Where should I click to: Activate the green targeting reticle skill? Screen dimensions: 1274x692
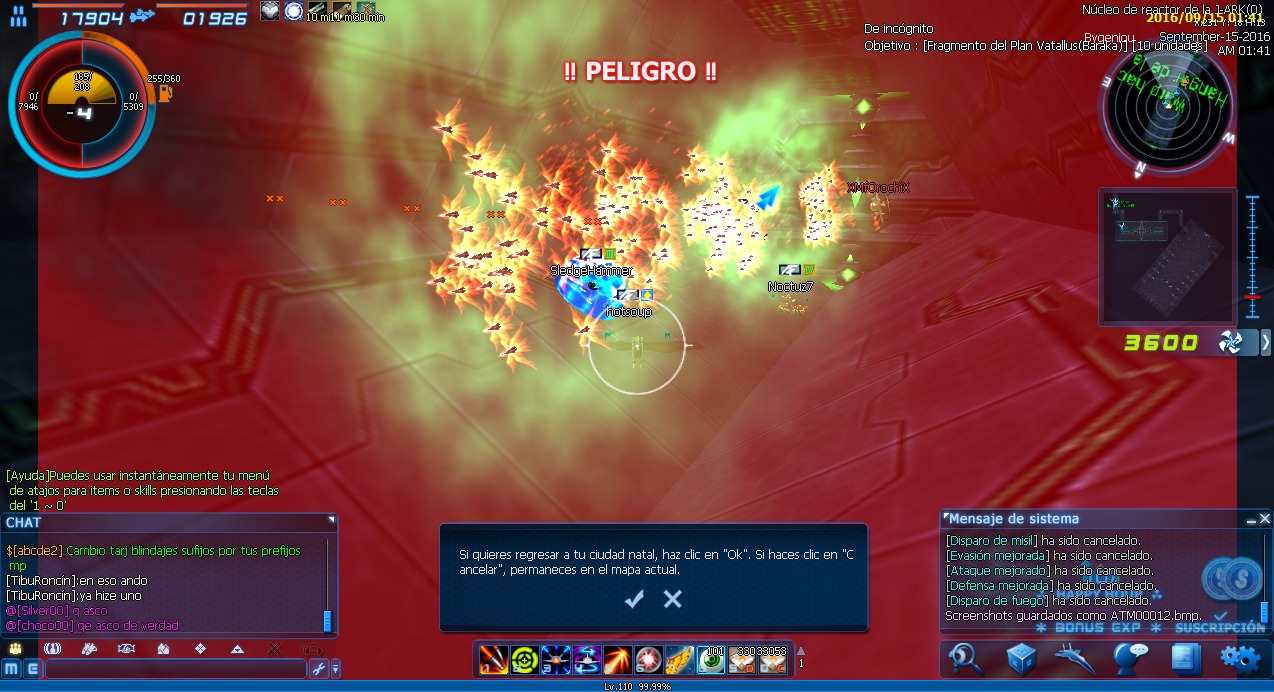point(525,660)
